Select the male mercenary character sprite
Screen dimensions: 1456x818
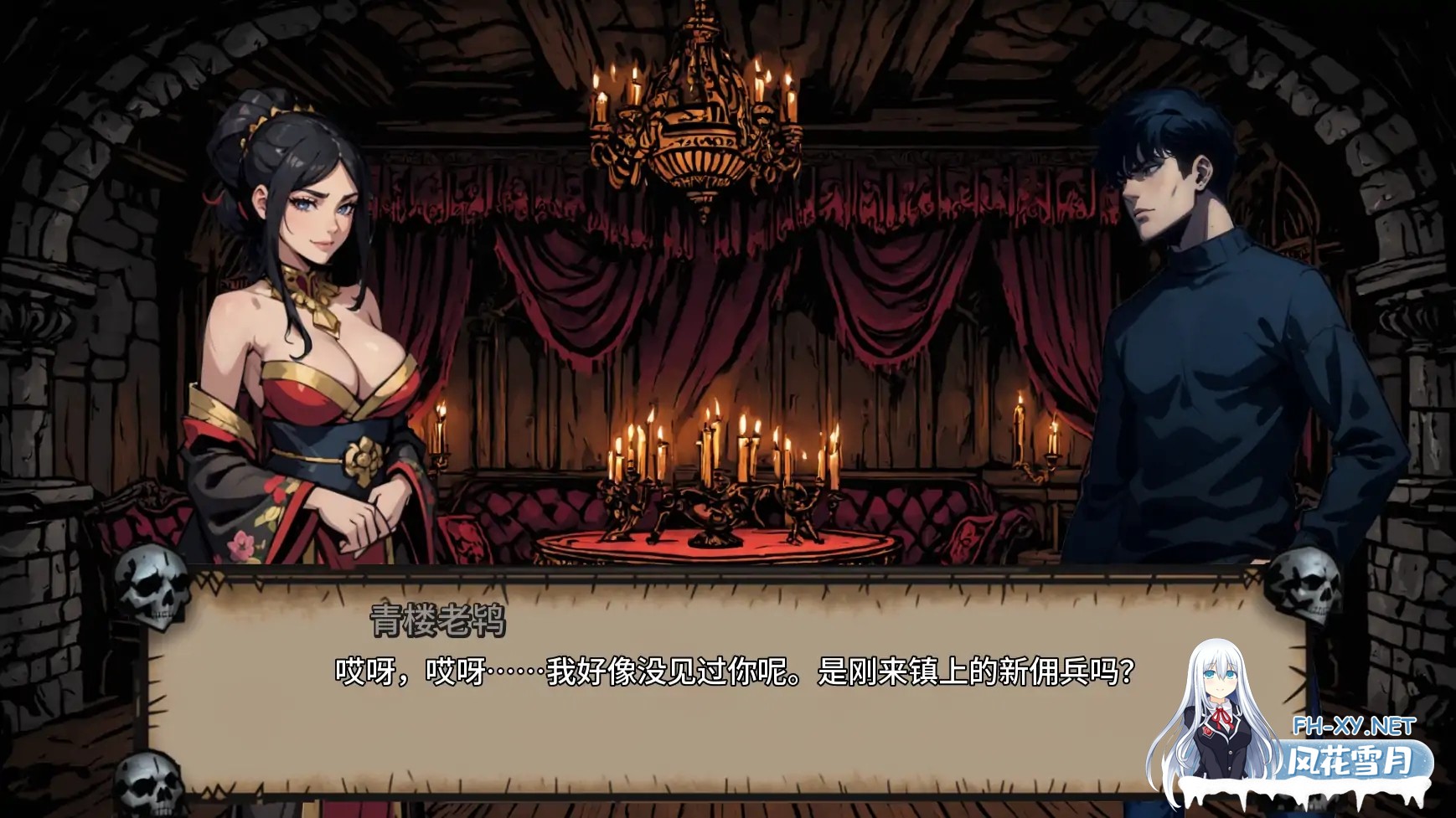(1215, 335)
